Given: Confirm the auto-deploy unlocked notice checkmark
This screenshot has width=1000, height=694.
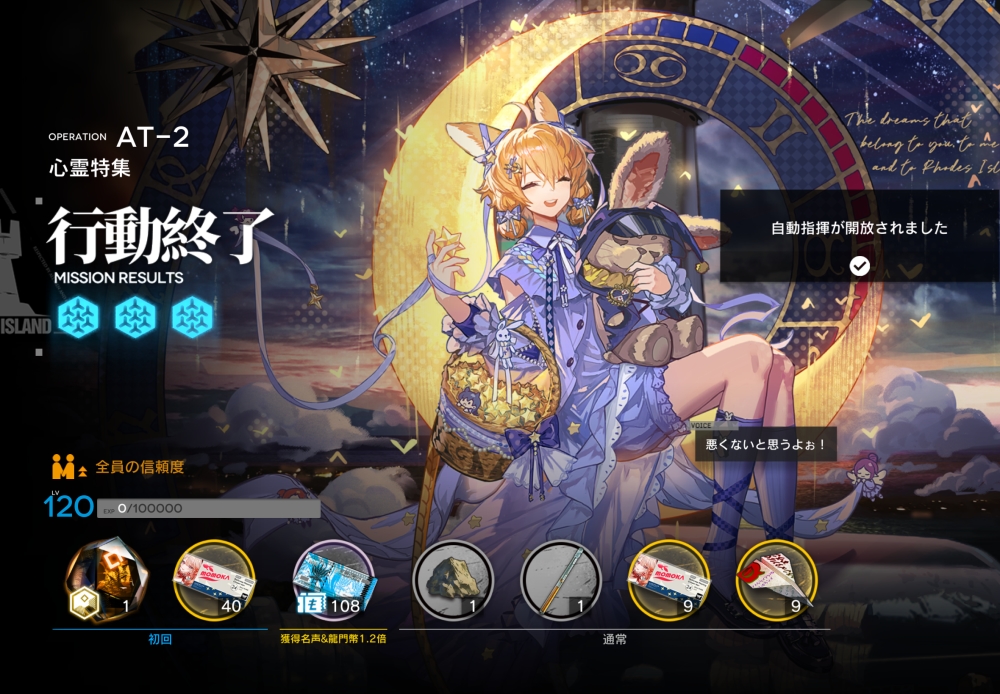Looking at the screenshot, I should [x=859, y=265].
